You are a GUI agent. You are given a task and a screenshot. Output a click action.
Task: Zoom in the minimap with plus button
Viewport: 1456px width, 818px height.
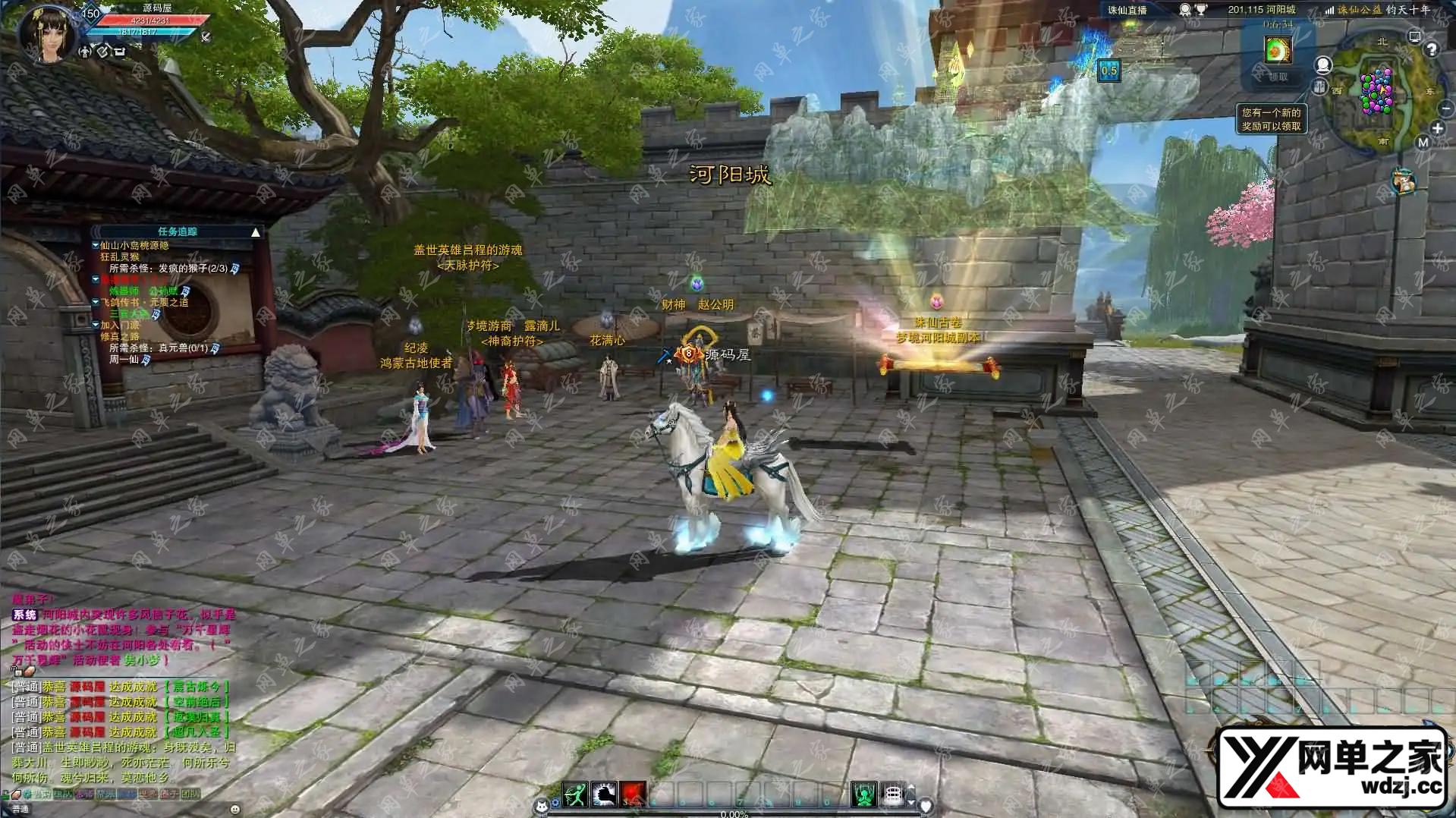1437,128
